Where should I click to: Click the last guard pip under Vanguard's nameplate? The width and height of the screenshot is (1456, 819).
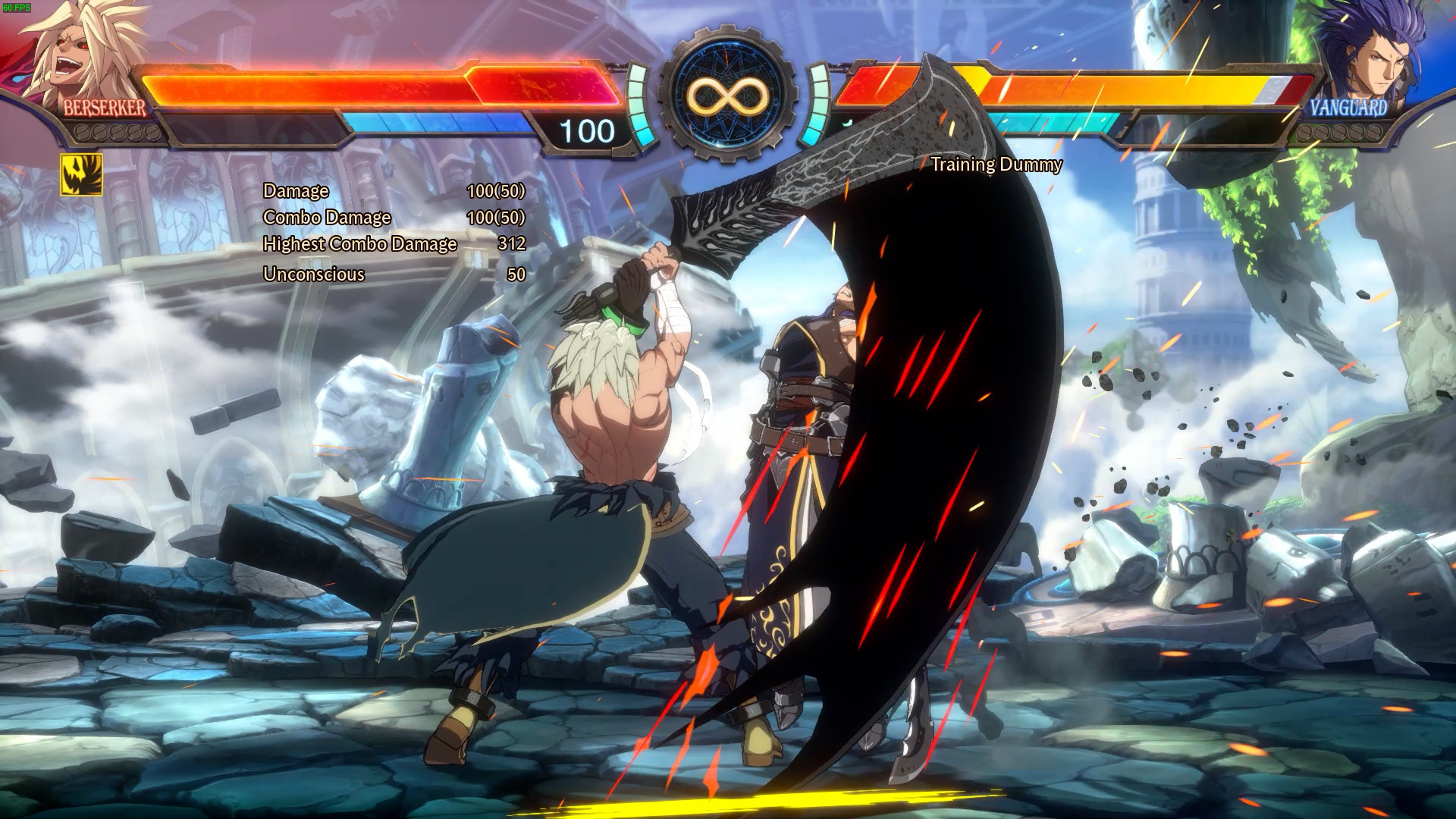(1376, 133)
